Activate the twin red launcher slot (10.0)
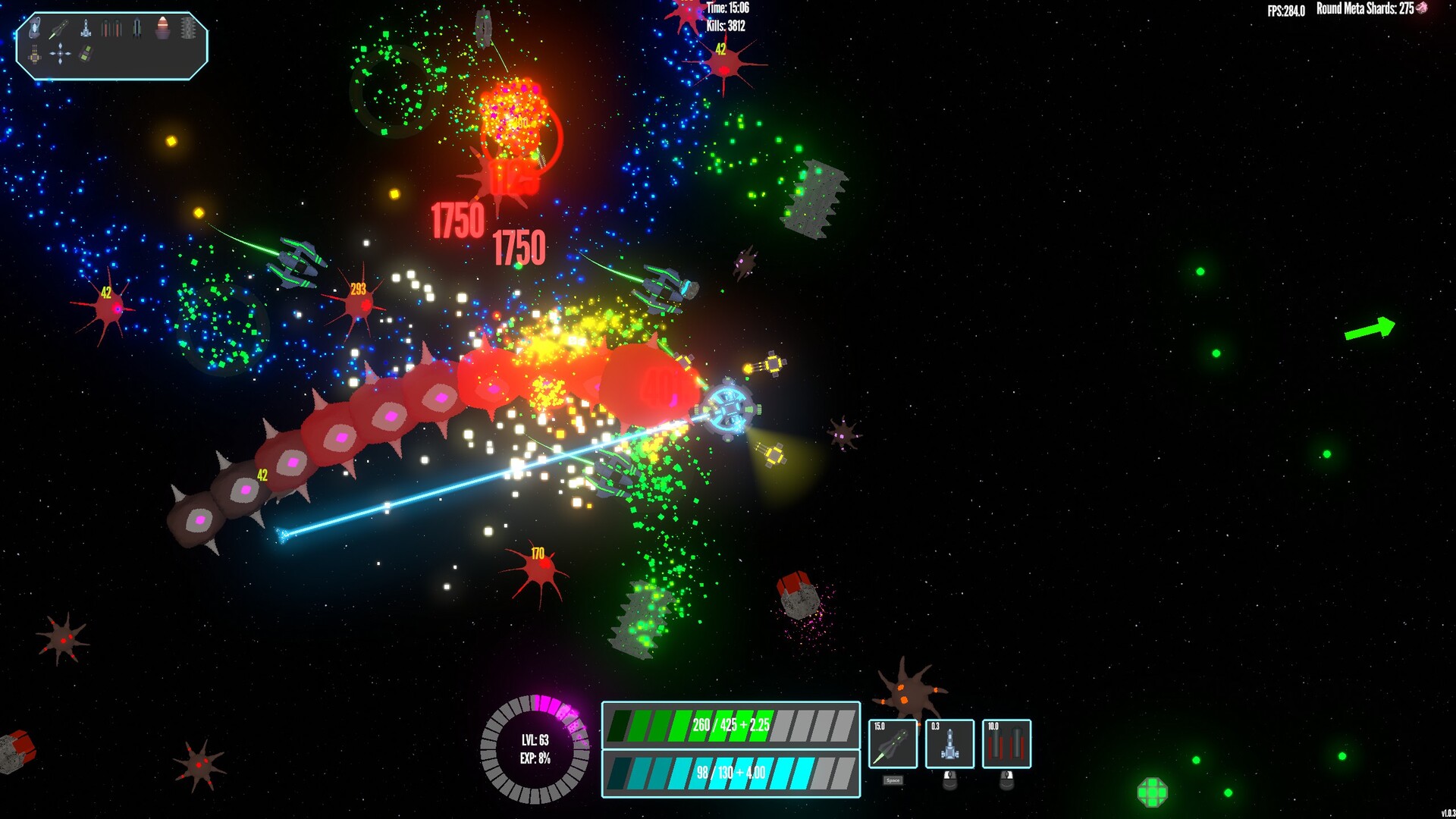 (1006, 744)
